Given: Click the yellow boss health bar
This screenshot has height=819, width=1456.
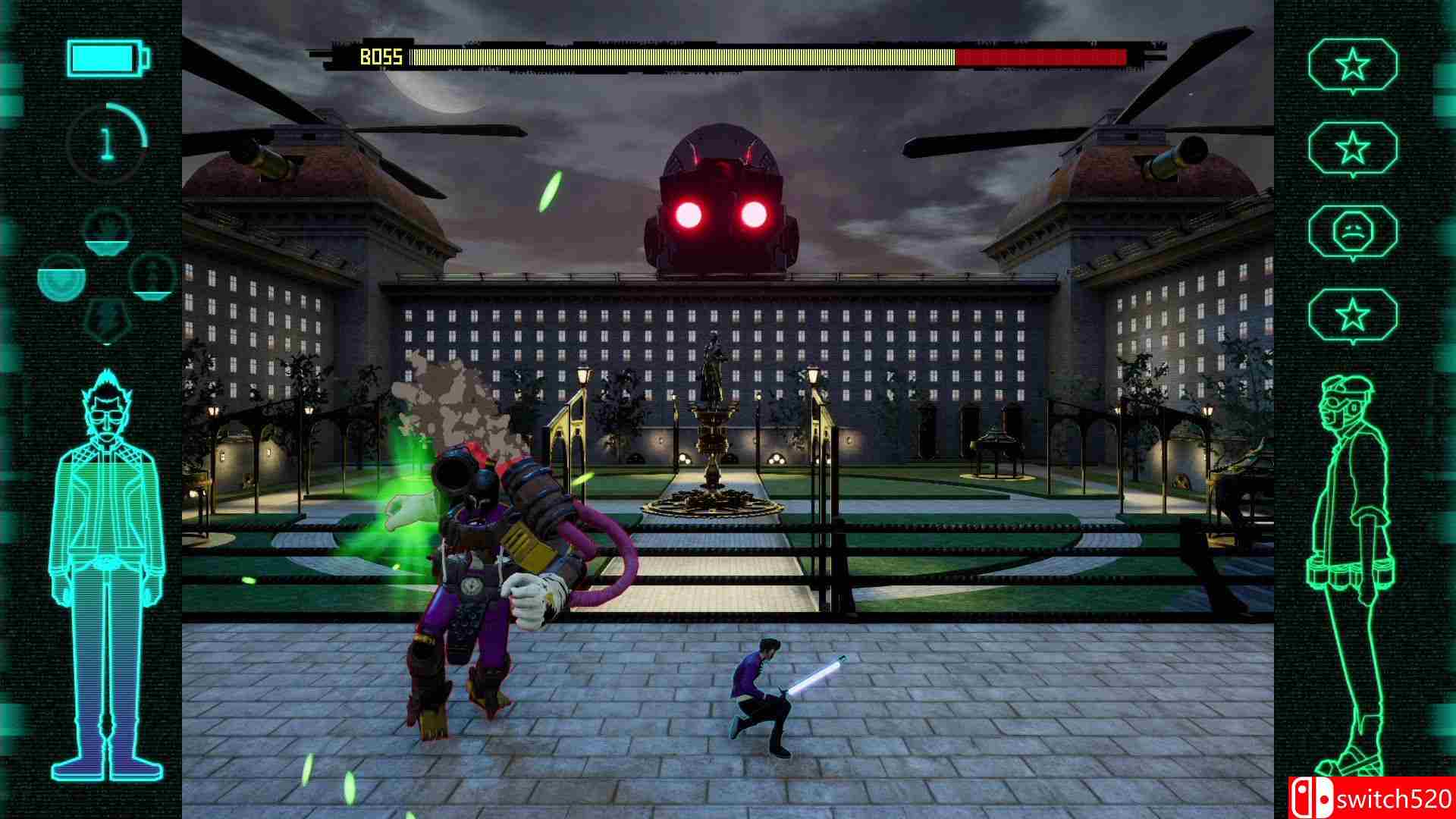Looking at the screenshot, I should click(x=682, y=55).
